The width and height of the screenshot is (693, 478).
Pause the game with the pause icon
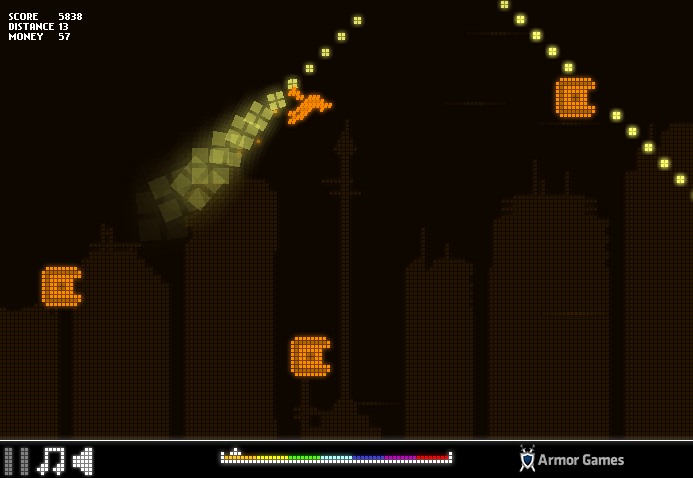point(16,461)
